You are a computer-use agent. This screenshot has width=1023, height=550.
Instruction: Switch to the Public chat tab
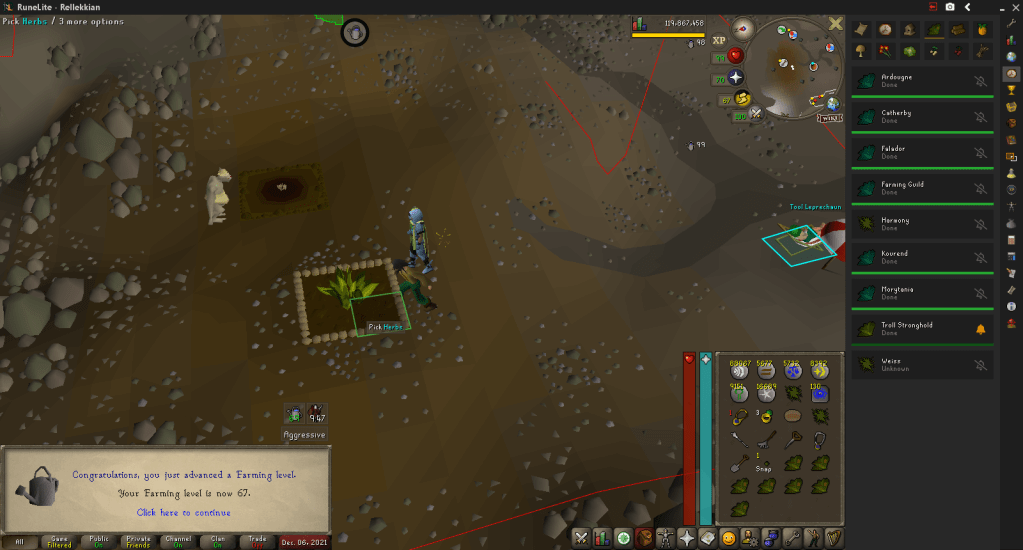tap(99, 541)
